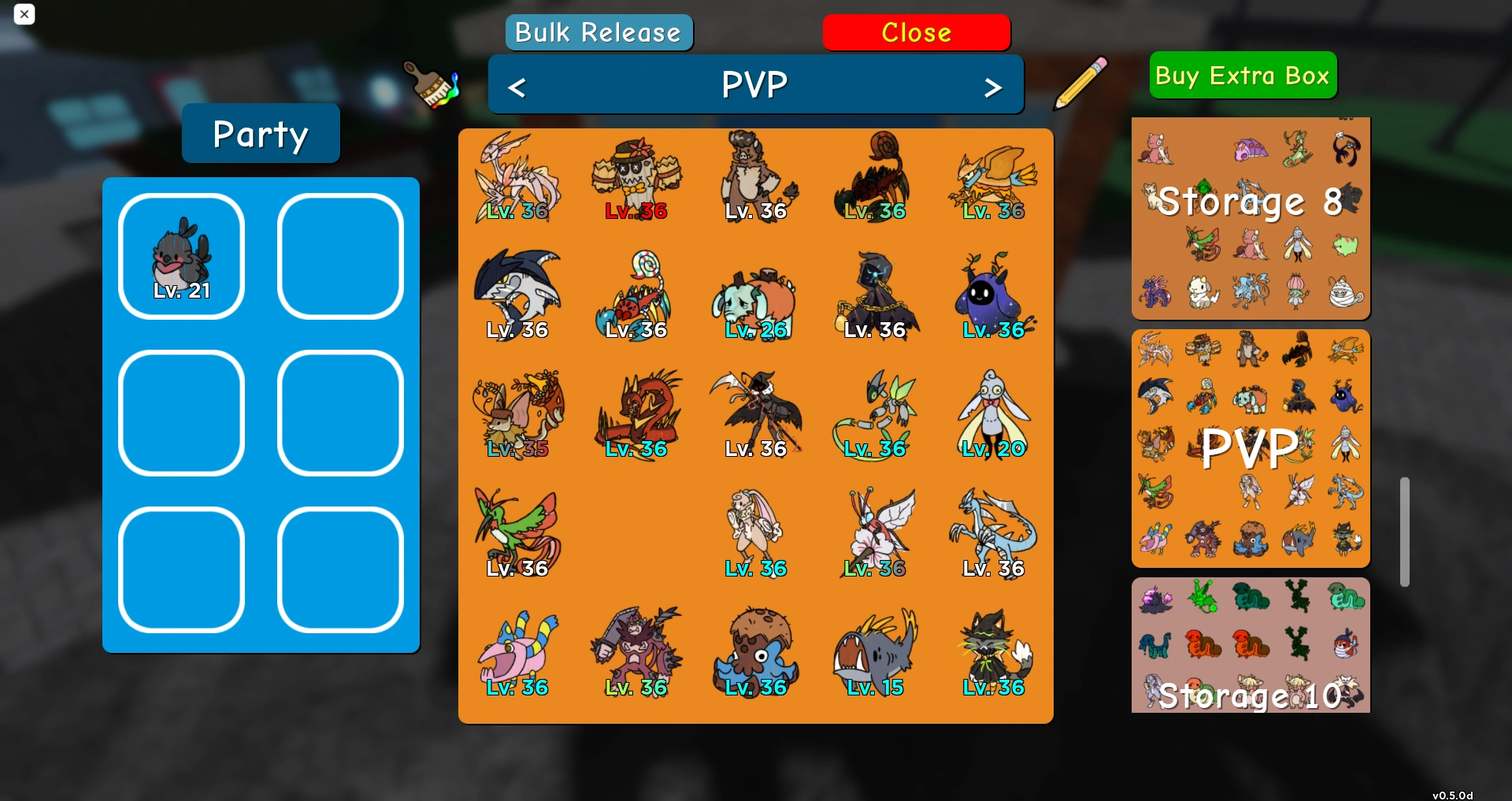Image resolution: width=1512 pixels, height=801 pixels.
Task: Click the Bulk Release button
Action: [598, 32]
